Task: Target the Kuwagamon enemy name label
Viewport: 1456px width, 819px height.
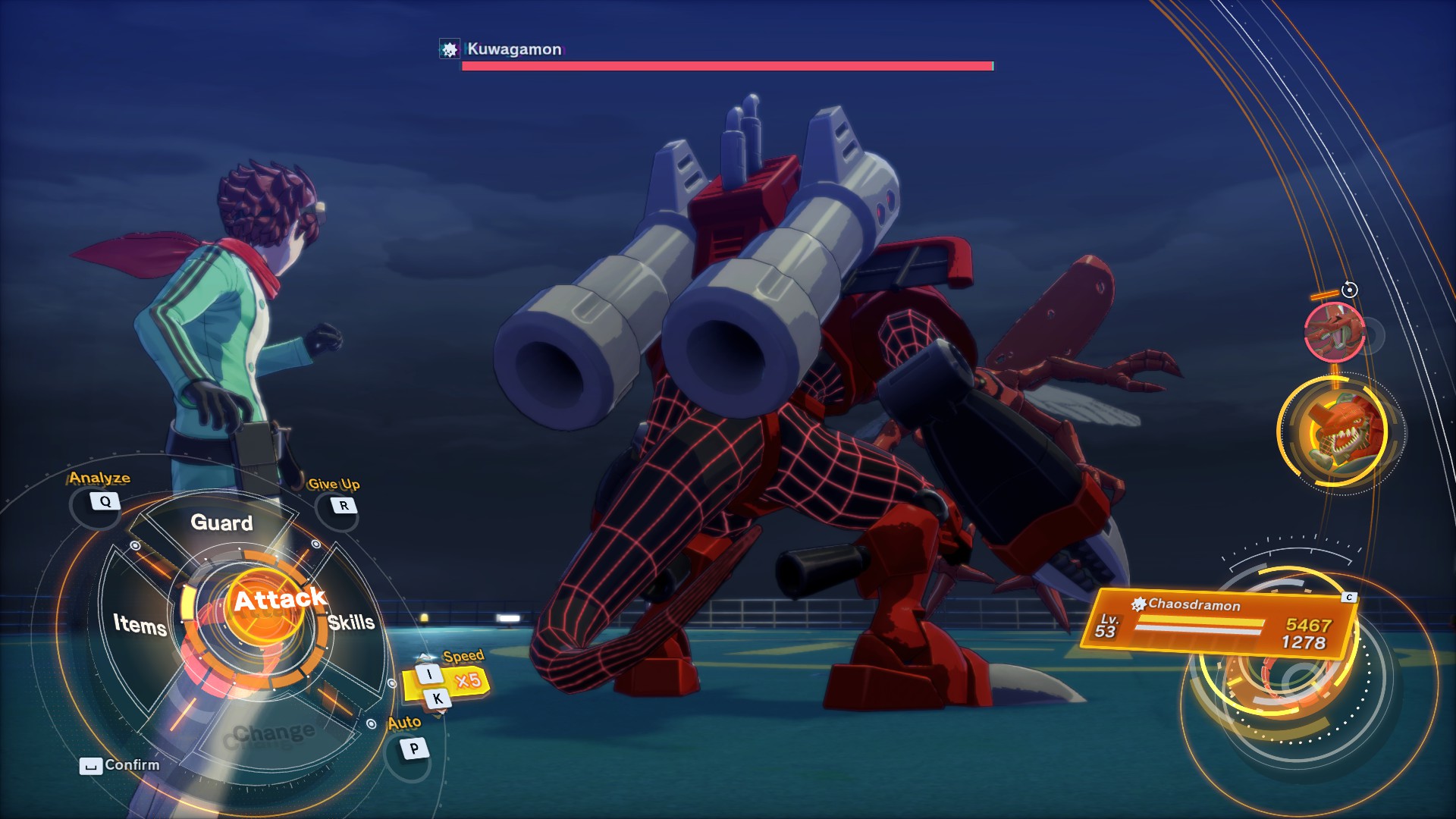Action: tap(513, 49)
